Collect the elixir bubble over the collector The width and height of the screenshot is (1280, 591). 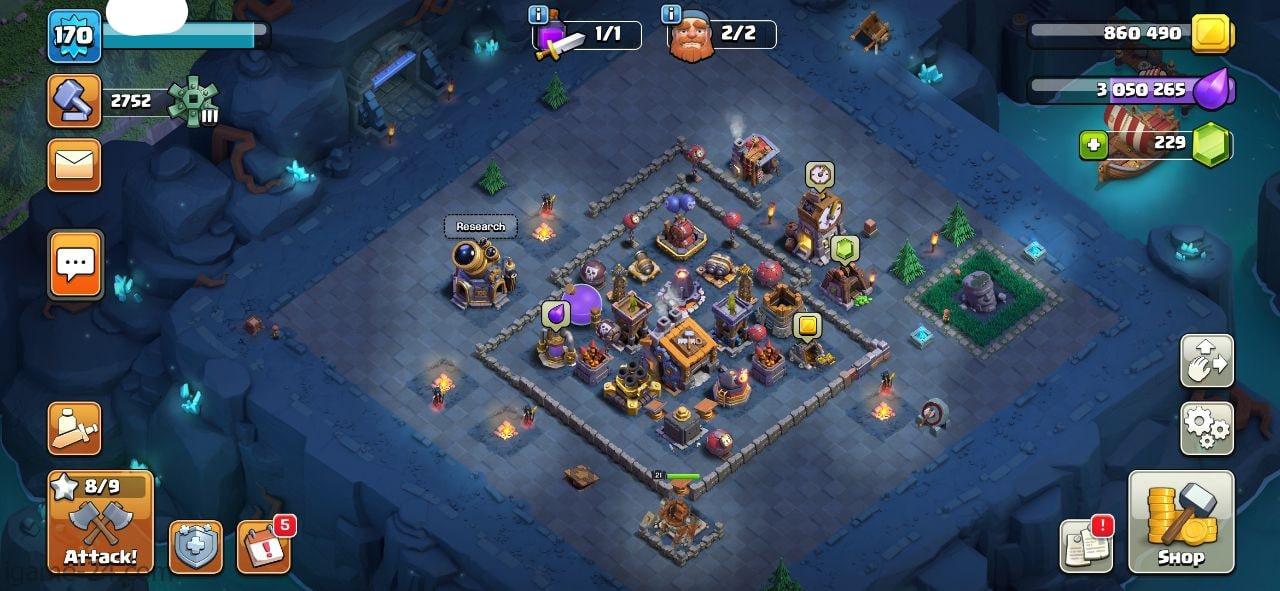coord(555,315)
